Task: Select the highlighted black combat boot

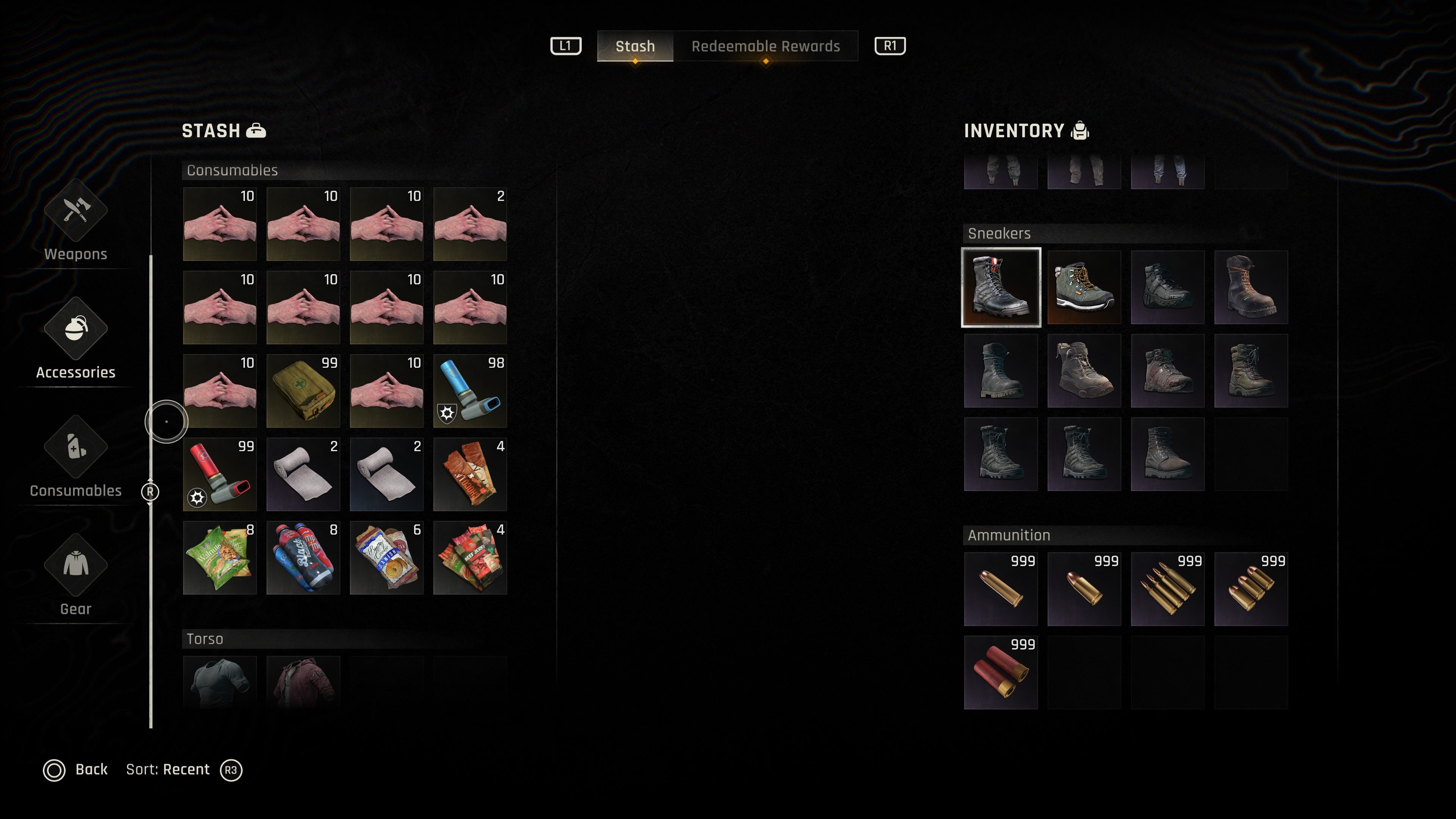Action: tap(1001, 287)
